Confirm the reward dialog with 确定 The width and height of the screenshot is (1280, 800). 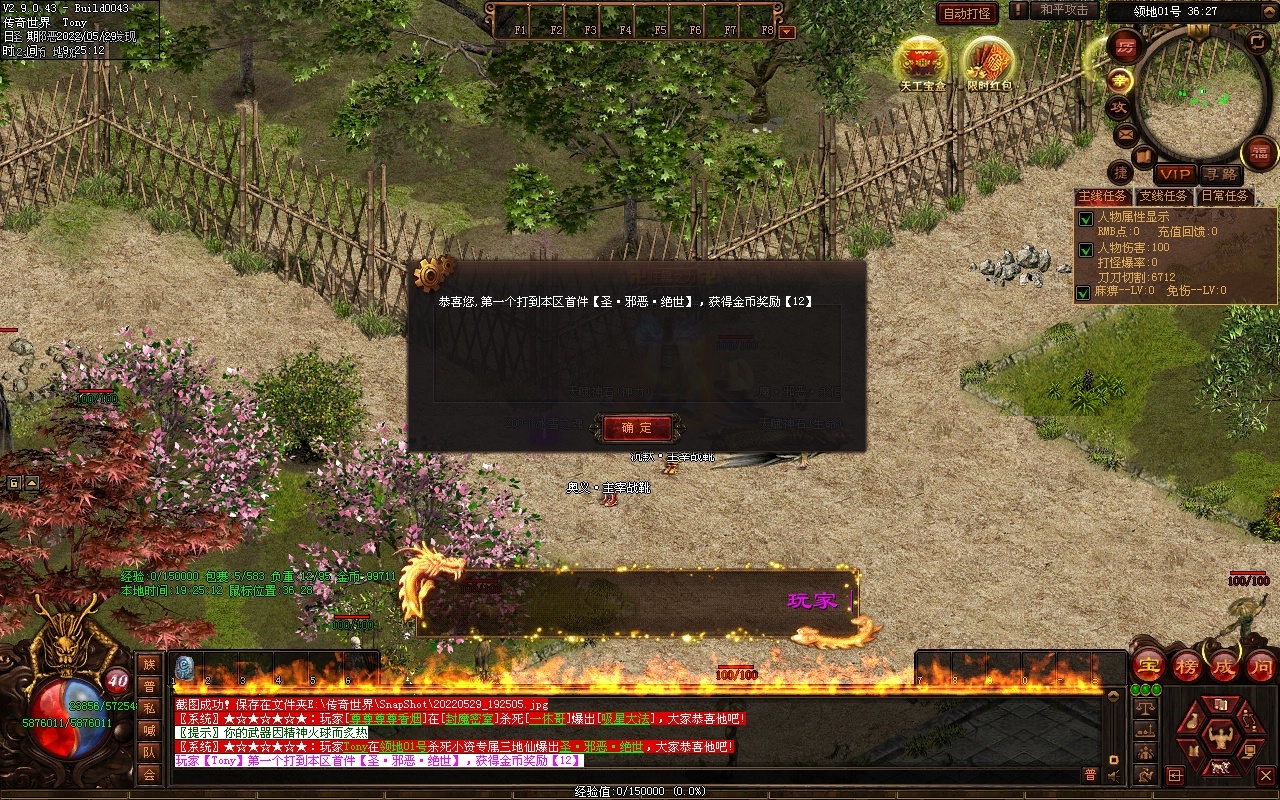click(638, 428)
